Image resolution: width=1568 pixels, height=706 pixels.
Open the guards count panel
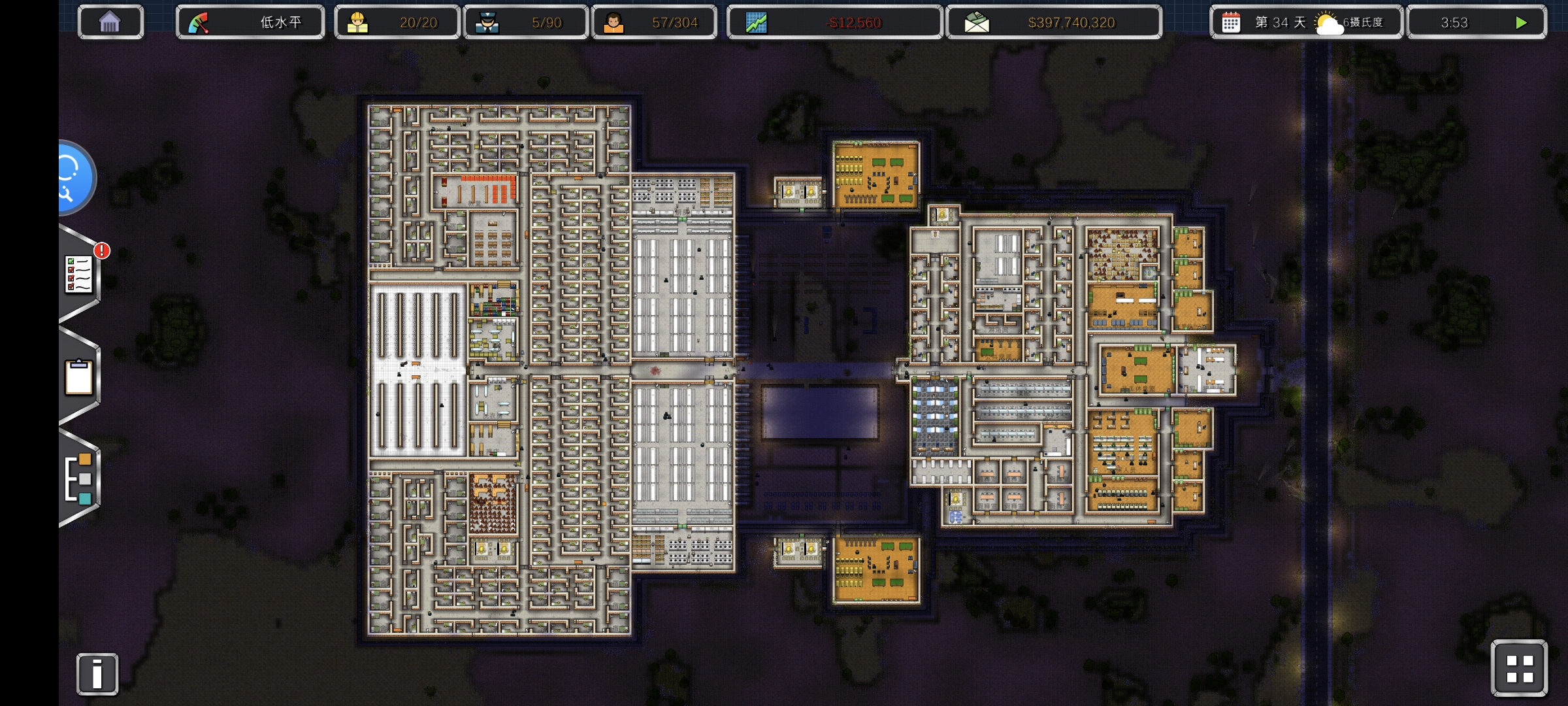click(525, 23)
